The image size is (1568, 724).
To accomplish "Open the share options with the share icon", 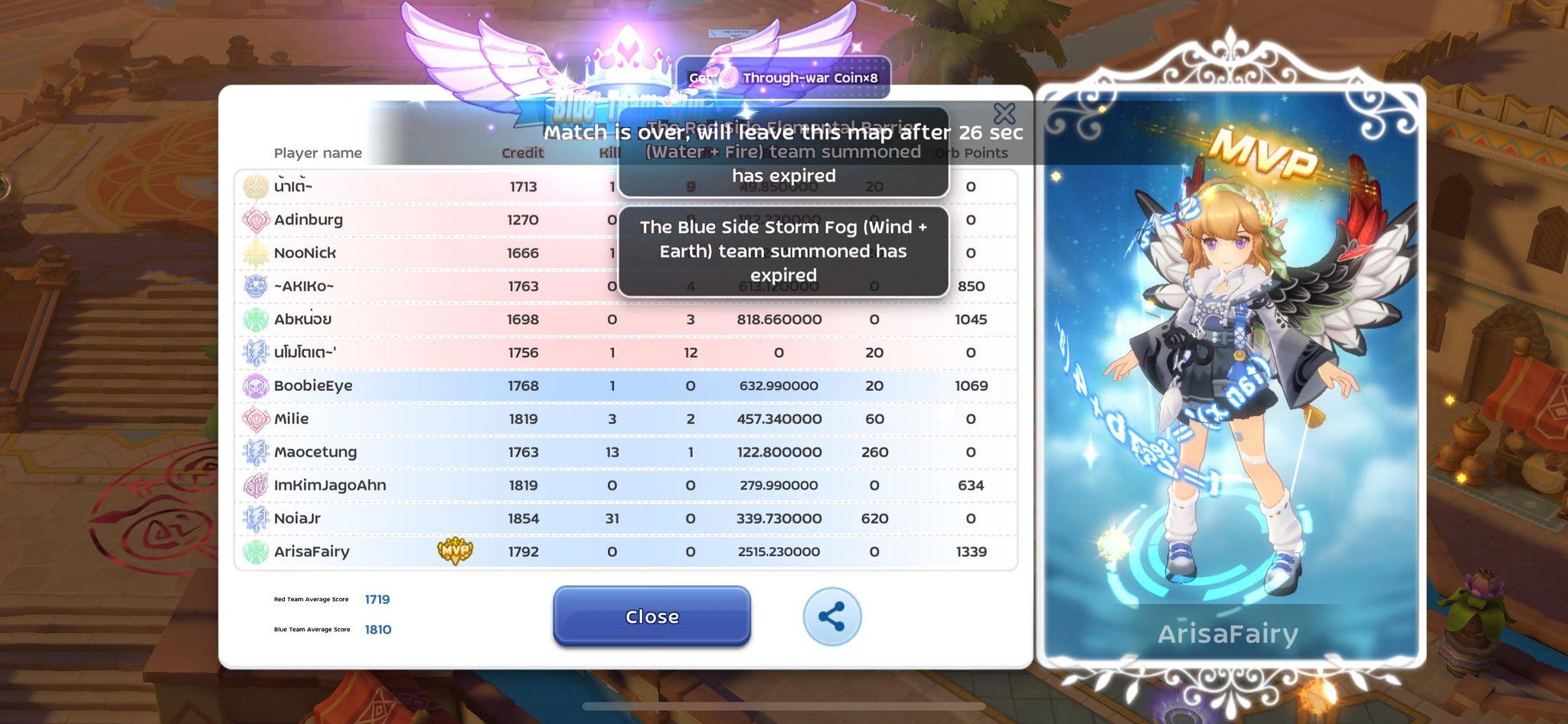I will [831, 616].
